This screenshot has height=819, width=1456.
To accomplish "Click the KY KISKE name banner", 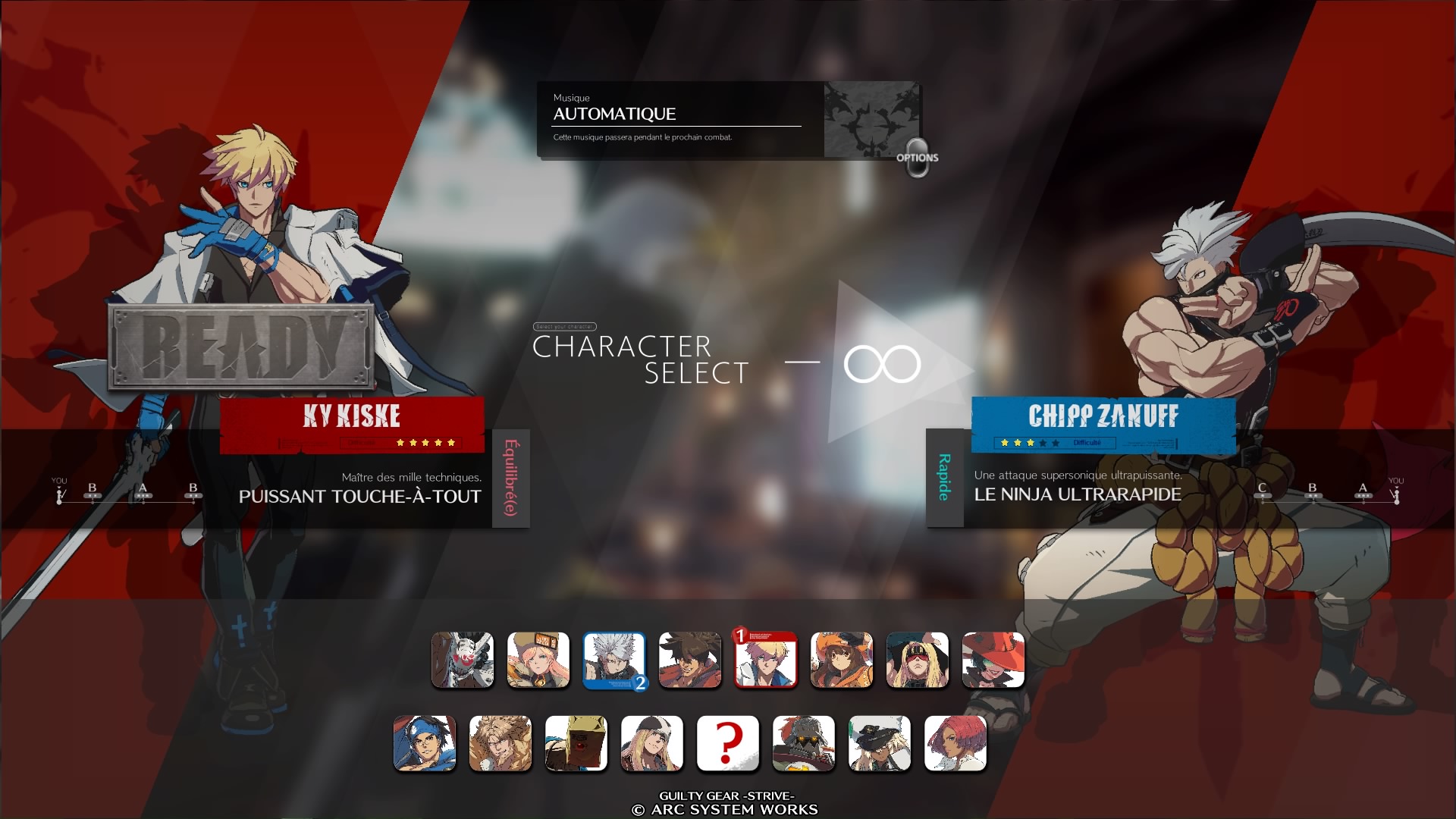I will click(x=351, y=416).
